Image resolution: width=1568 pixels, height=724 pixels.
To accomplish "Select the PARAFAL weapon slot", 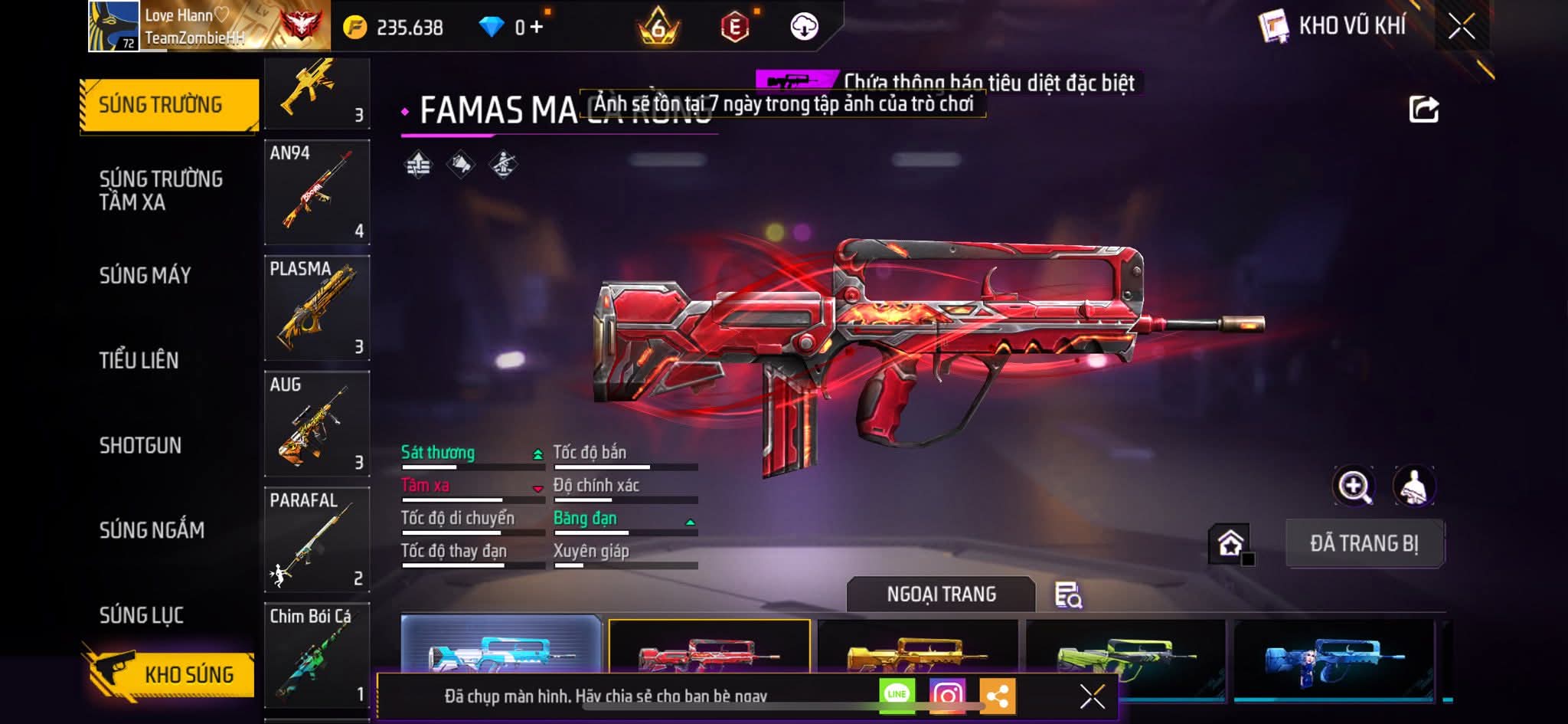I will coord(317,539).
